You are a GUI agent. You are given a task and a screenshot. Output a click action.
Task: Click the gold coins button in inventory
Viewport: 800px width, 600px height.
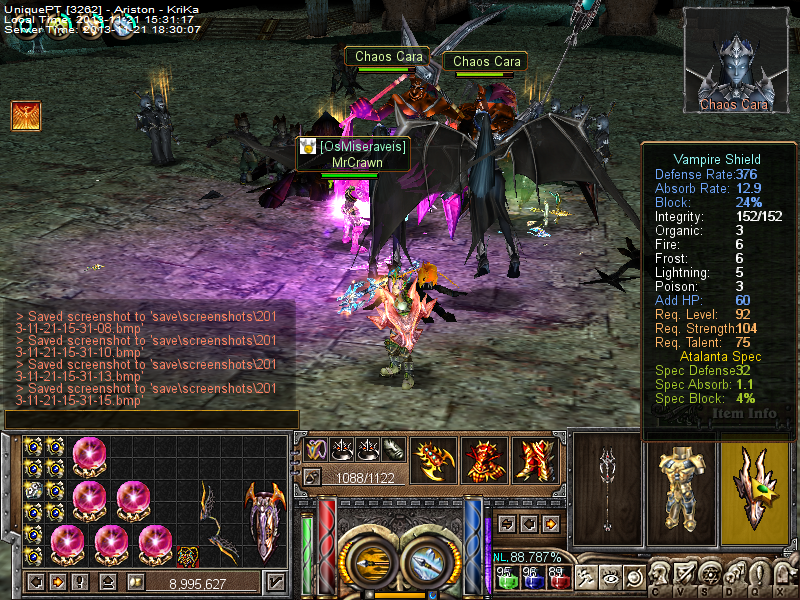[135, 582]
